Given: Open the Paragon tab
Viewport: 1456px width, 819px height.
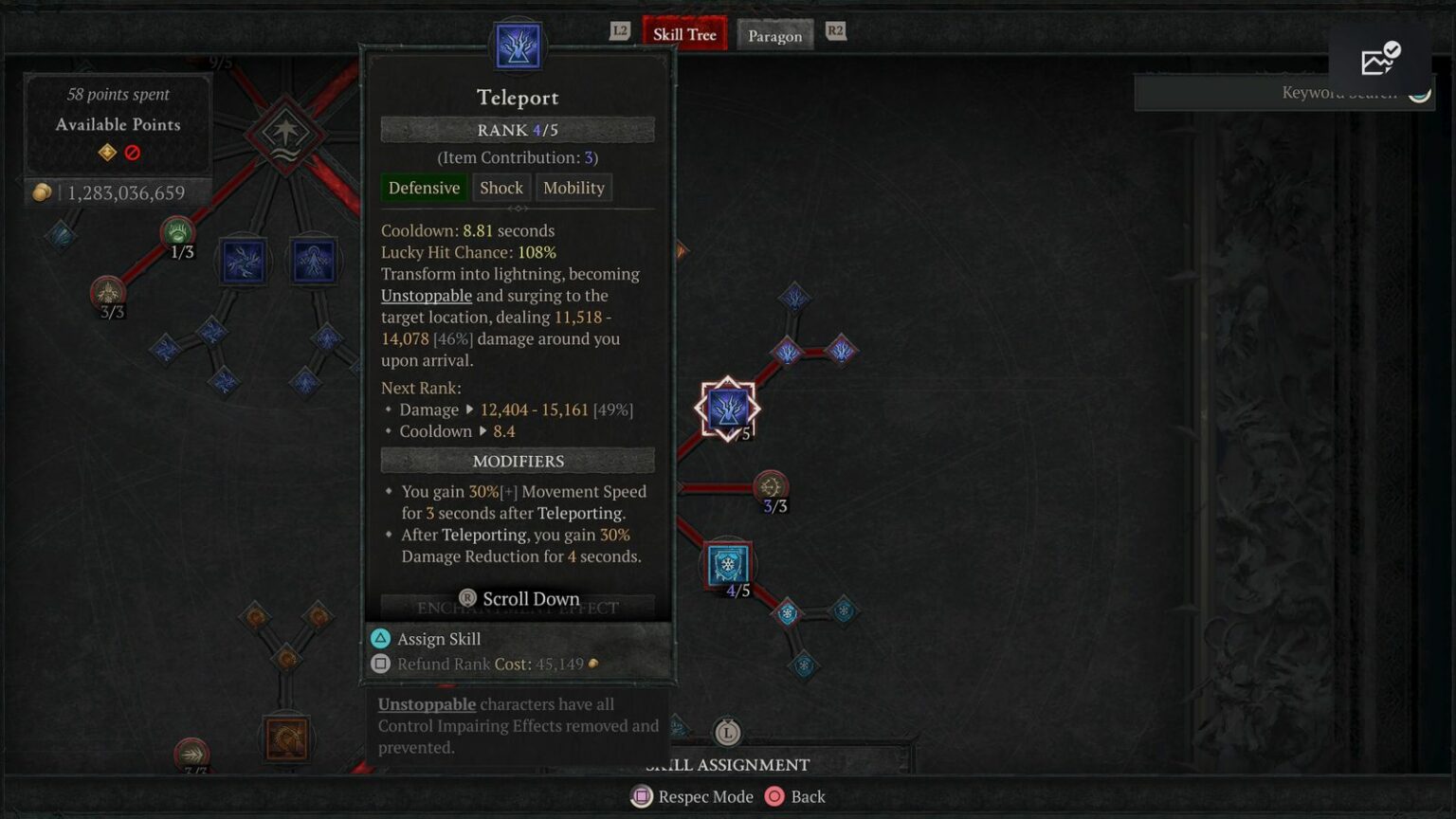Looking at the screenshot, I should point(774,36).
